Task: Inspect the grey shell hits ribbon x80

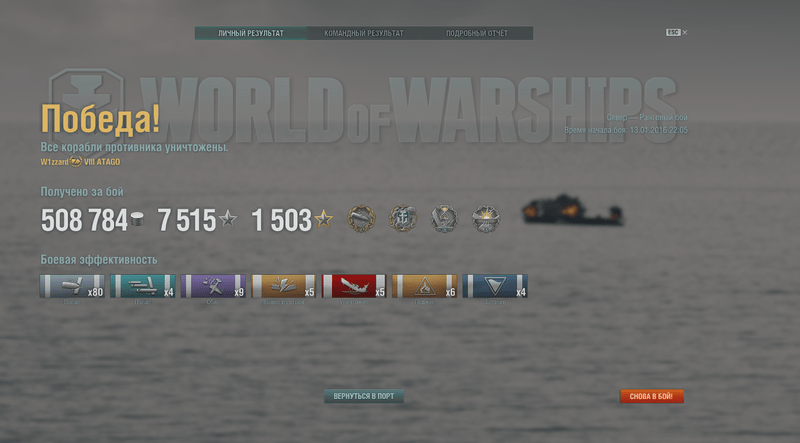Action: point(72,287)
